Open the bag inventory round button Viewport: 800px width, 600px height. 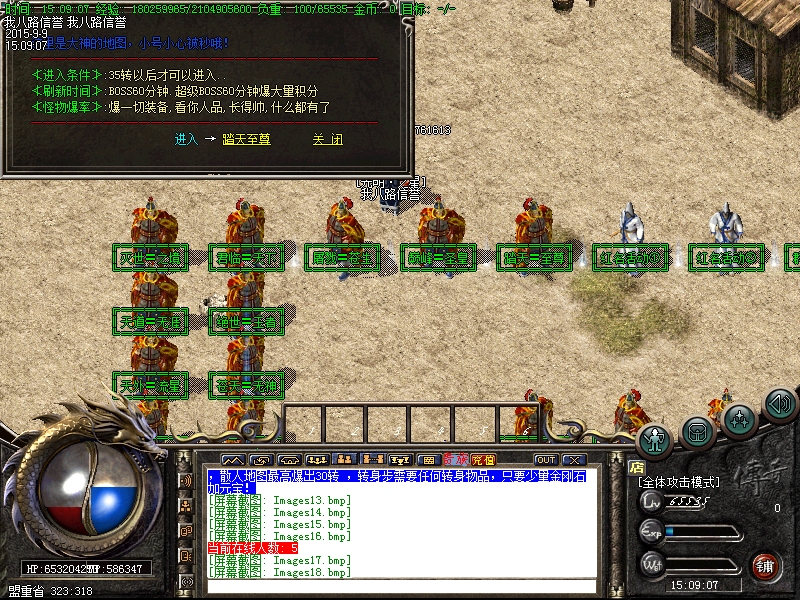(698, 431)
